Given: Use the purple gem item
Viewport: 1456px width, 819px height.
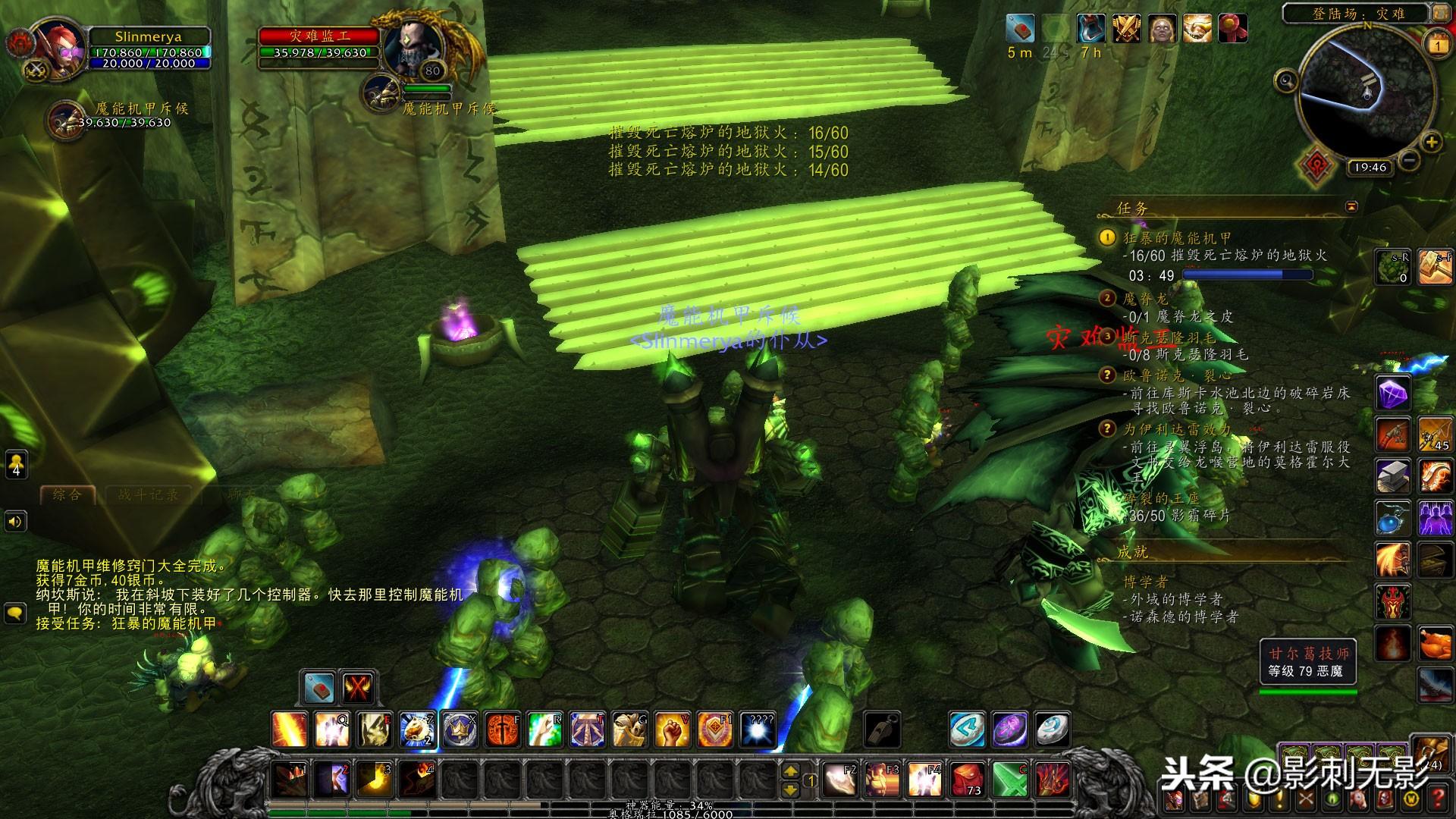Looking at the screenshot, I should [x=1392, y=394].
